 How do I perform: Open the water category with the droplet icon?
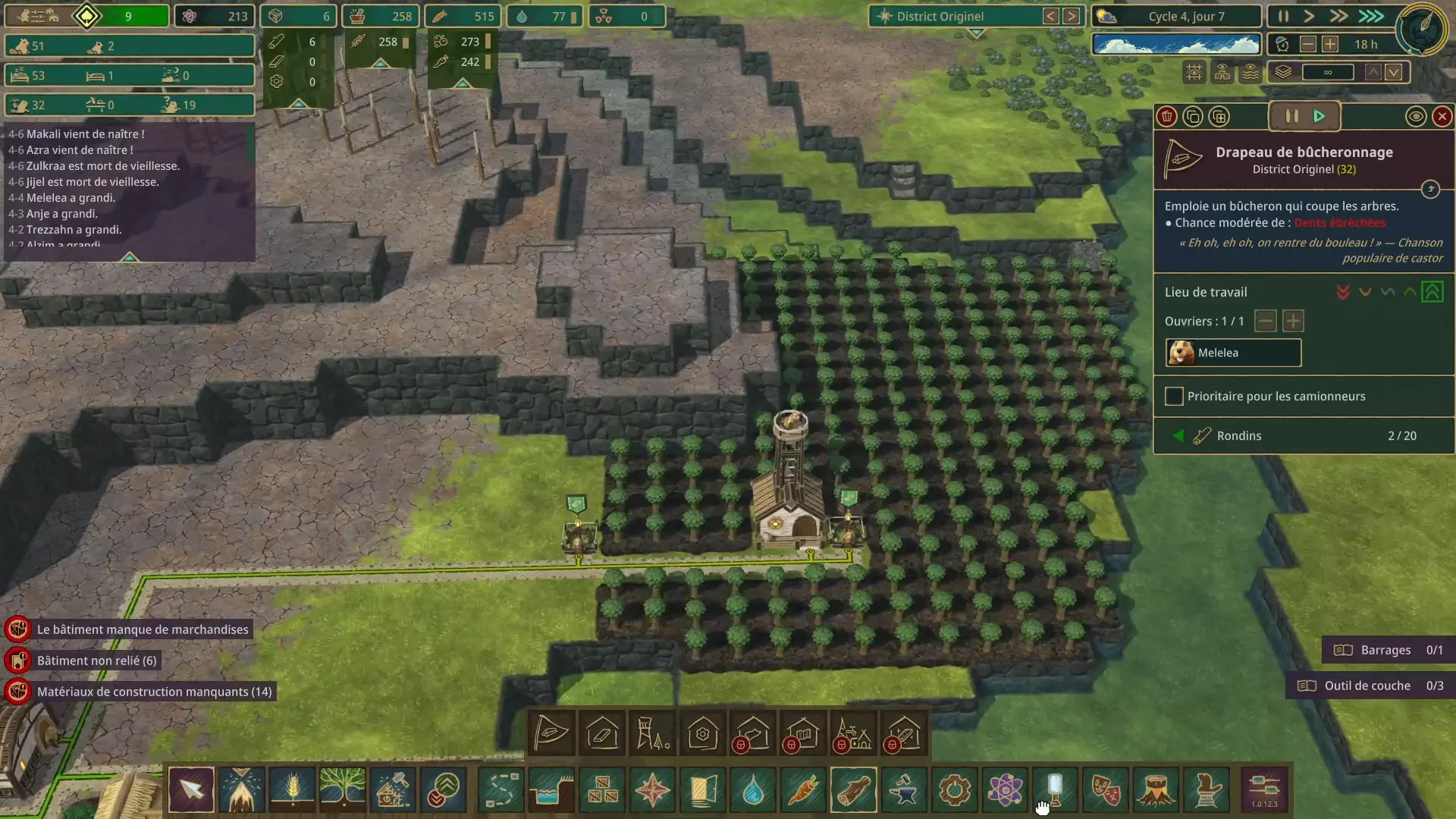752,790
